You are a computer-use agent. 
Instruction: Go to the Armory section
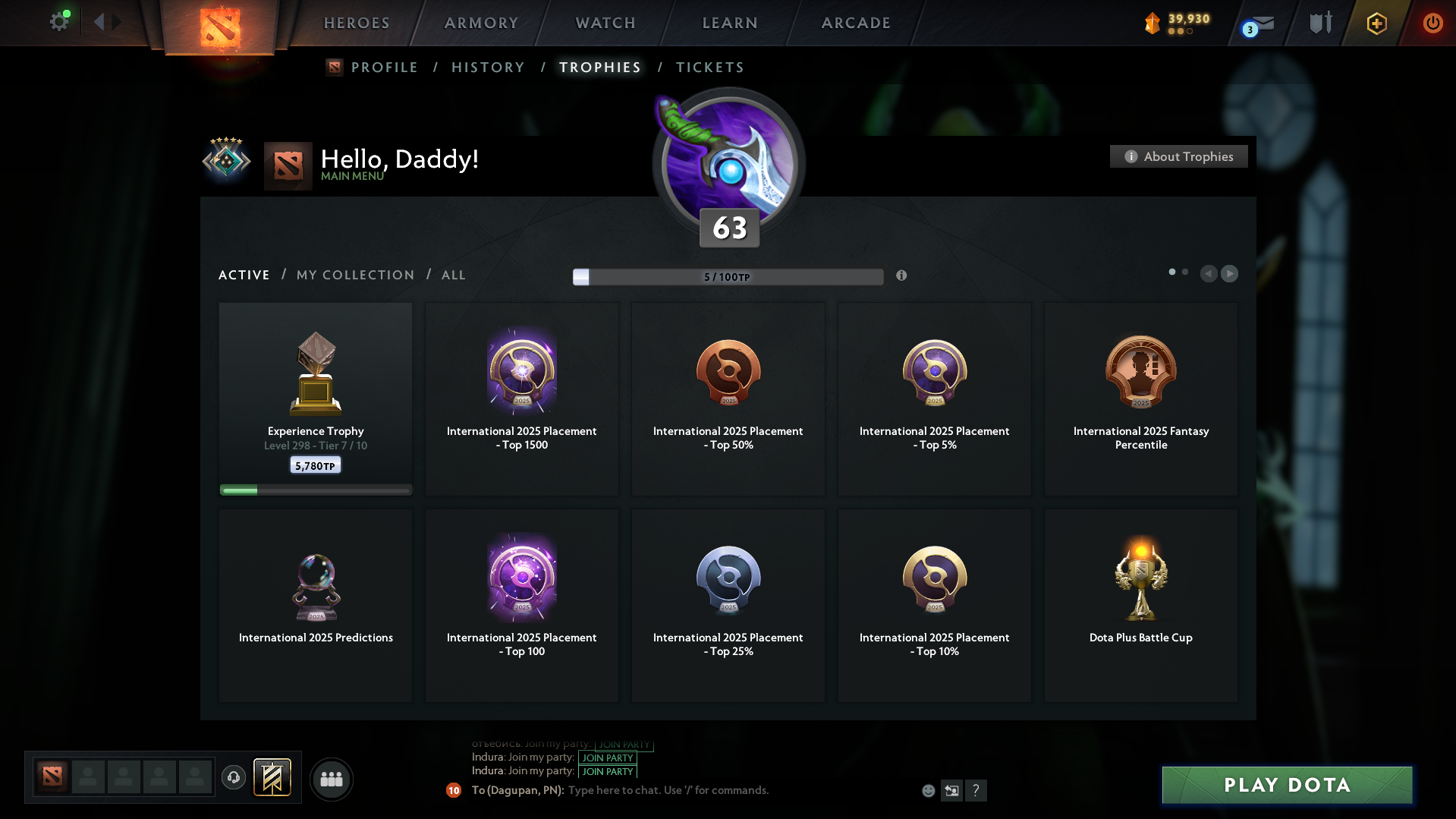click(x=481, y=23)
